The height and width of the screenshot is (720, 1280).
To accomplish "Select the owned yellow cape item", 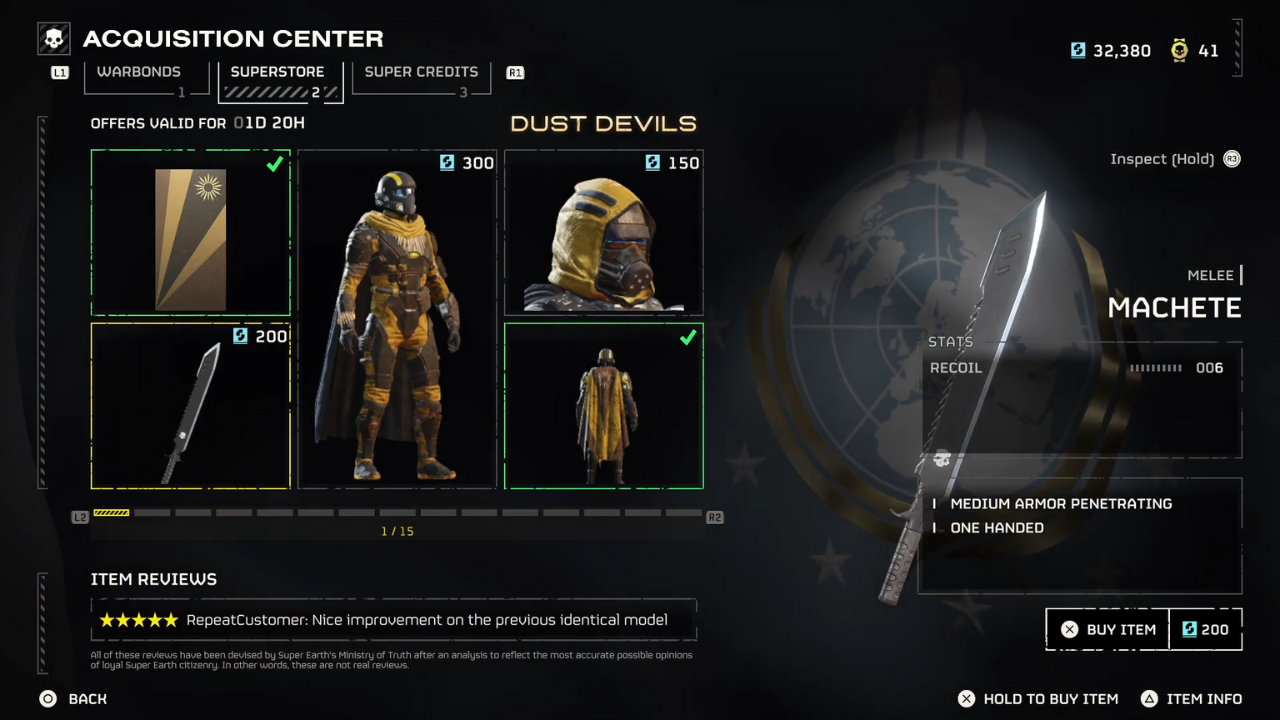I will pyautogui.click(x=603, y=405).
